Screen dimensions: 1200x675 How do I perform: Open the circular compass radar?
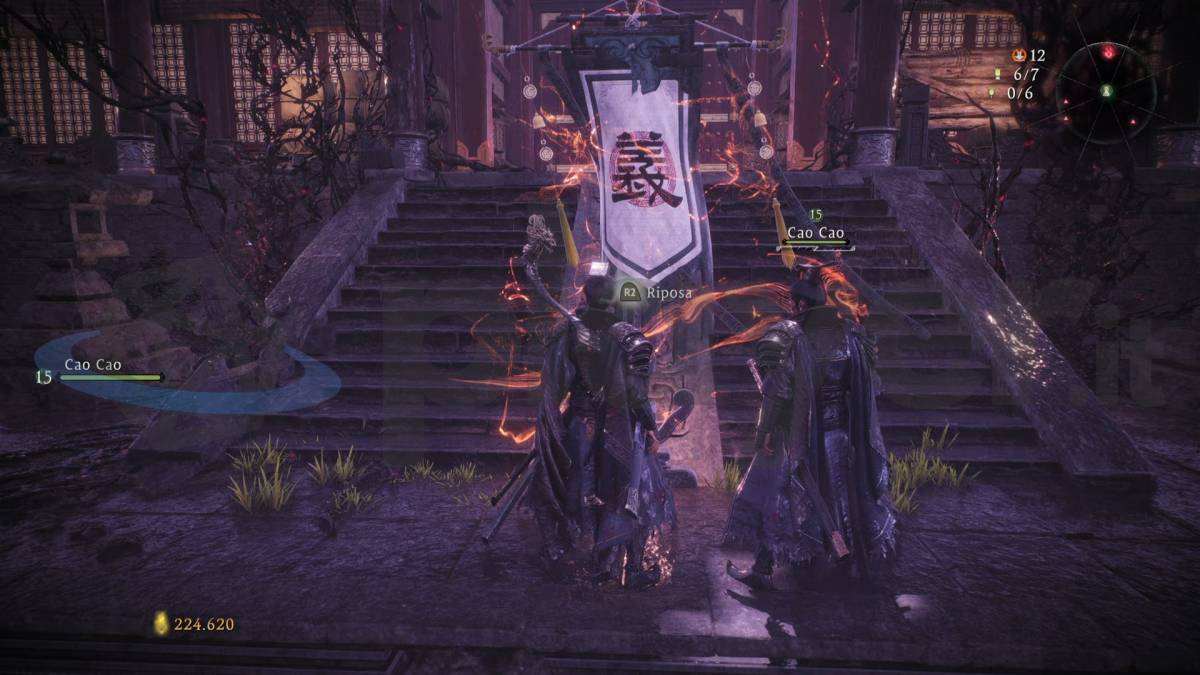pyautogui.click(x=1106, y=91)
